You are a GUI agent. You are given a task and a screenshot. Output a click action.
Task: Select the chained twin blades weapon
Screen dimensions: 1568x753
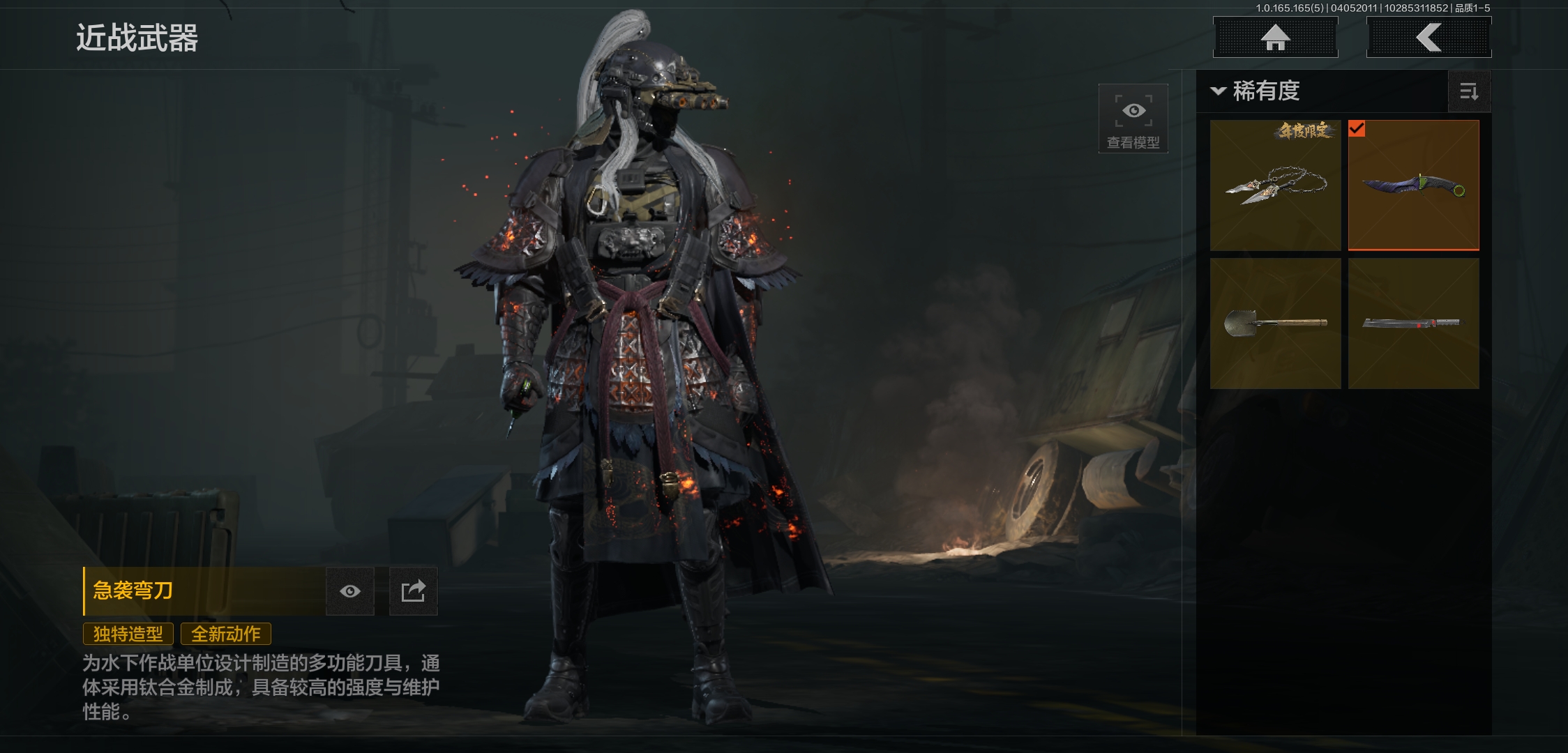(1275, 185)
